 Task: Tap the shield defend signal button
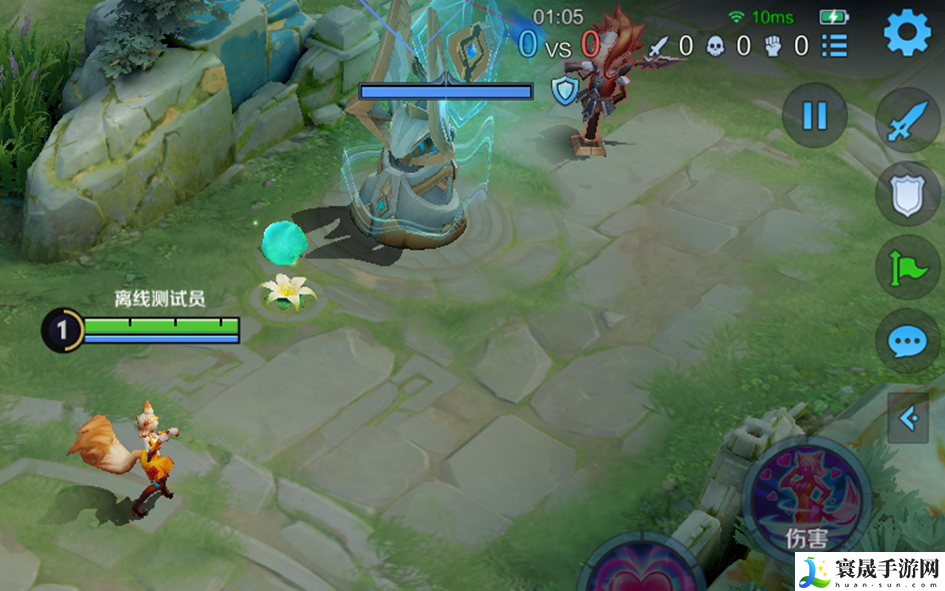point(907,194)
